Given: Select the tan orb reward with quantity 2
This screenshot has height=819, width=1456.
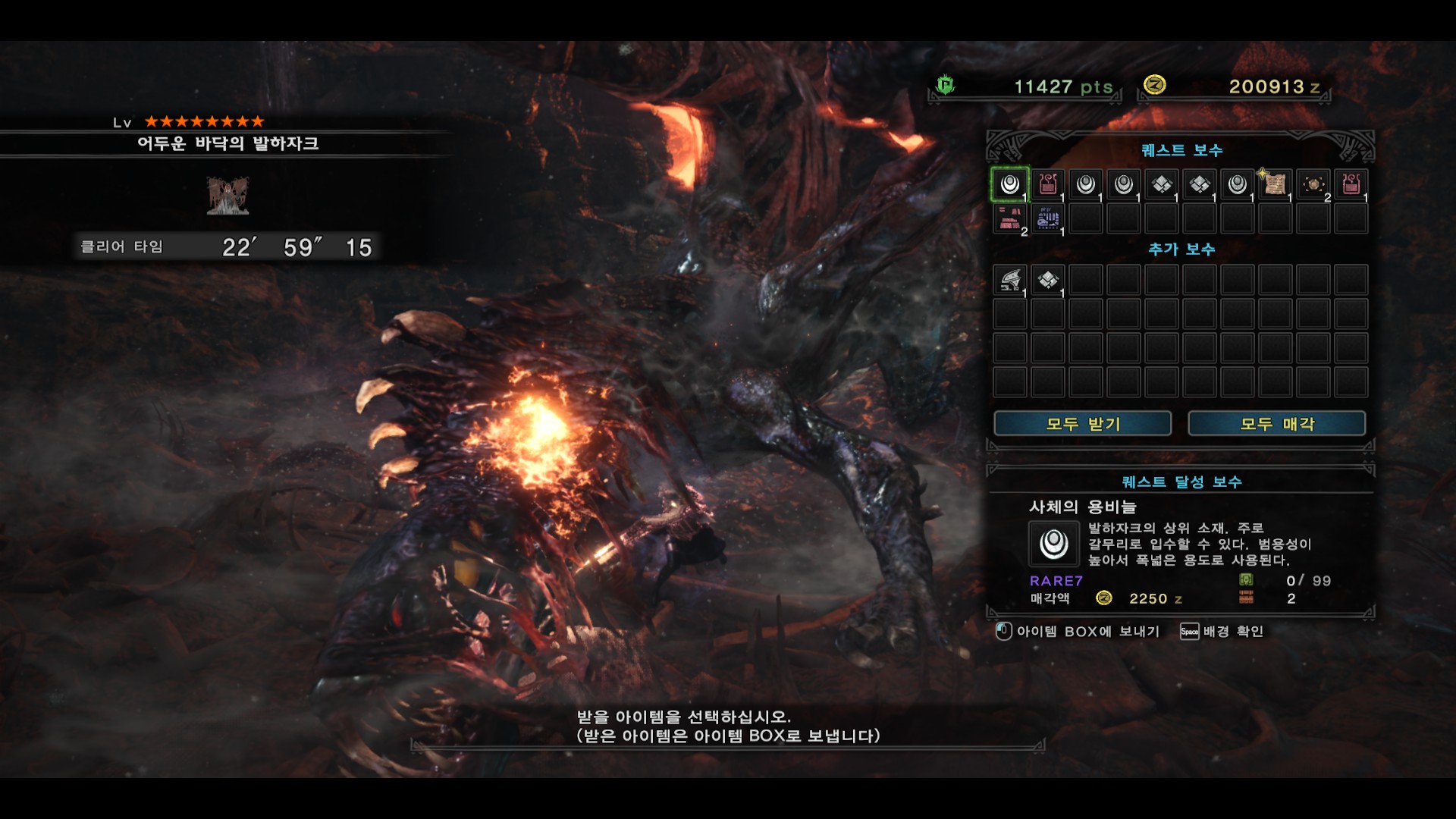Looking at the screenshot, I should [1313, 184].
